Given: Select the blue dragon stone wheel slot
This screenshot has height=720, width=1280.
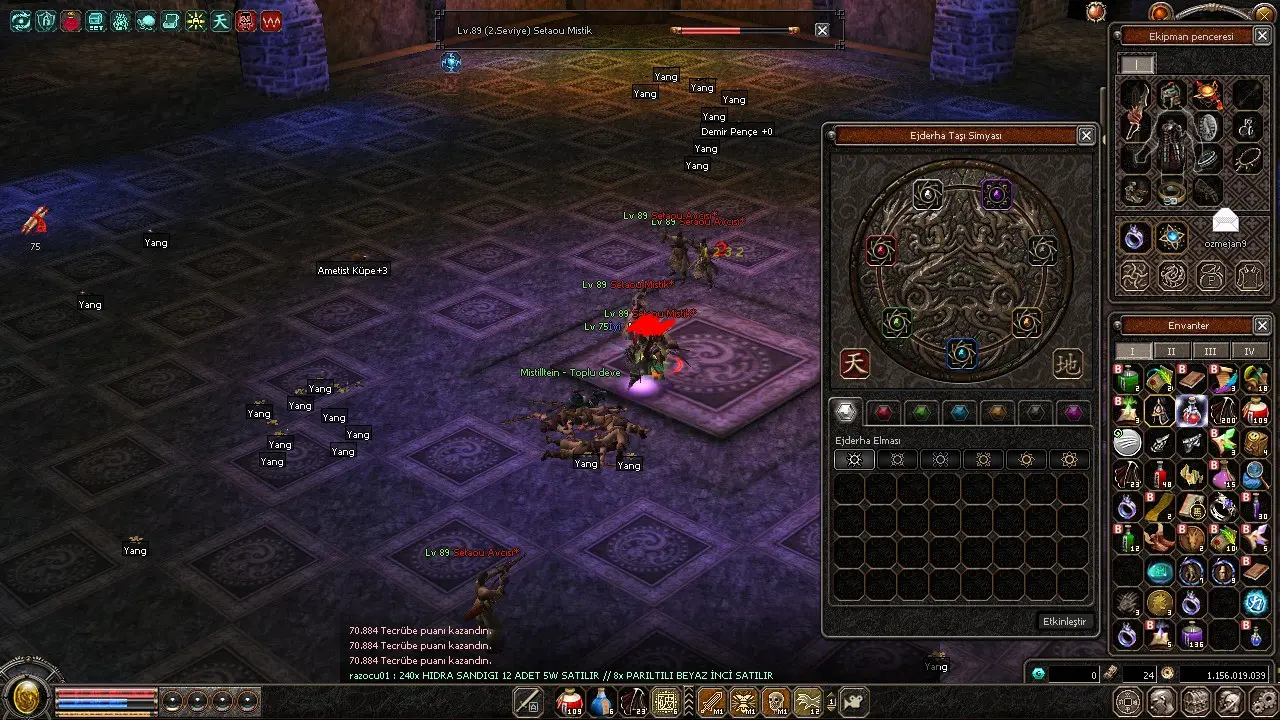Looking at the screenshot, I should pos(962,352).
